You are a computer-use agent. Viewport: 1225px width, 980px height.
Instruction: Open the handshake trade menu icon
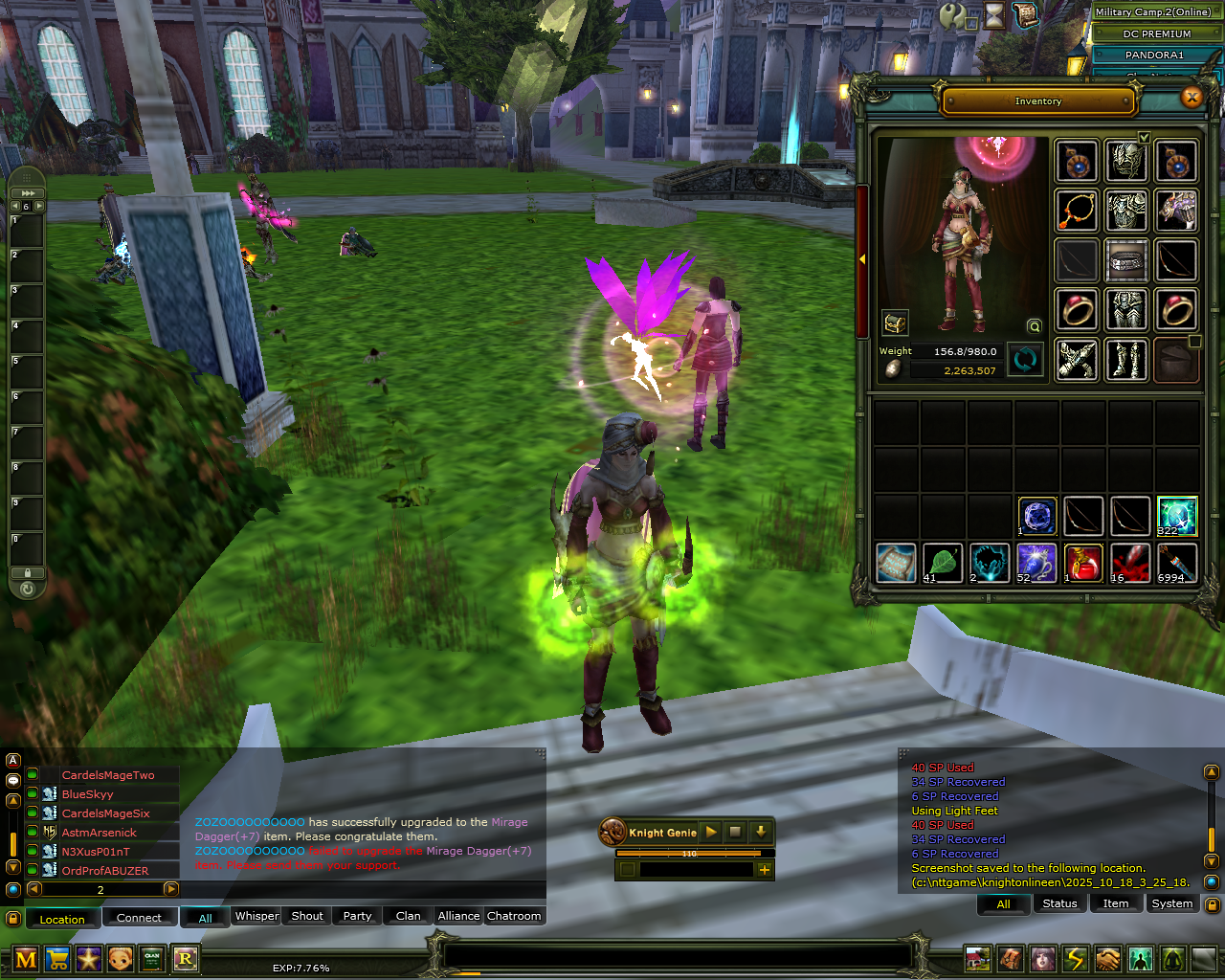(1108, 958)
